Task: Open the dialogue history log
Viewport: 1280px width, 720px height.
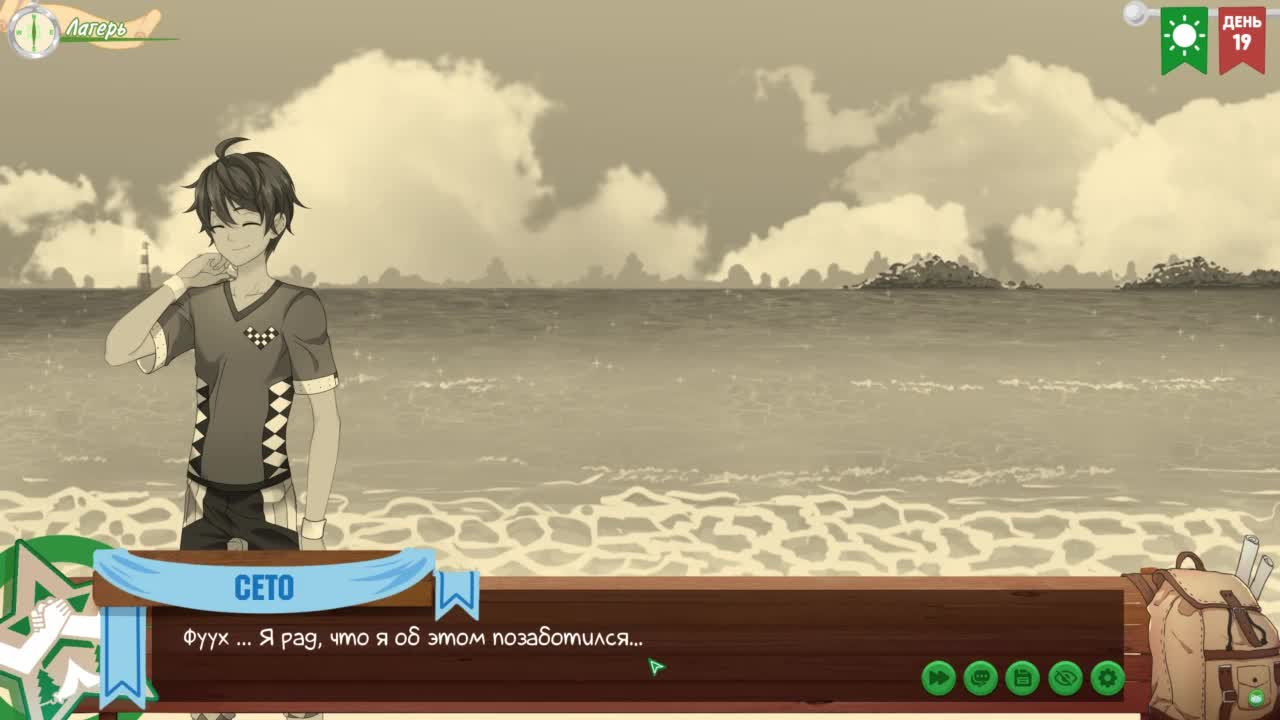Action: pos(980,678)
